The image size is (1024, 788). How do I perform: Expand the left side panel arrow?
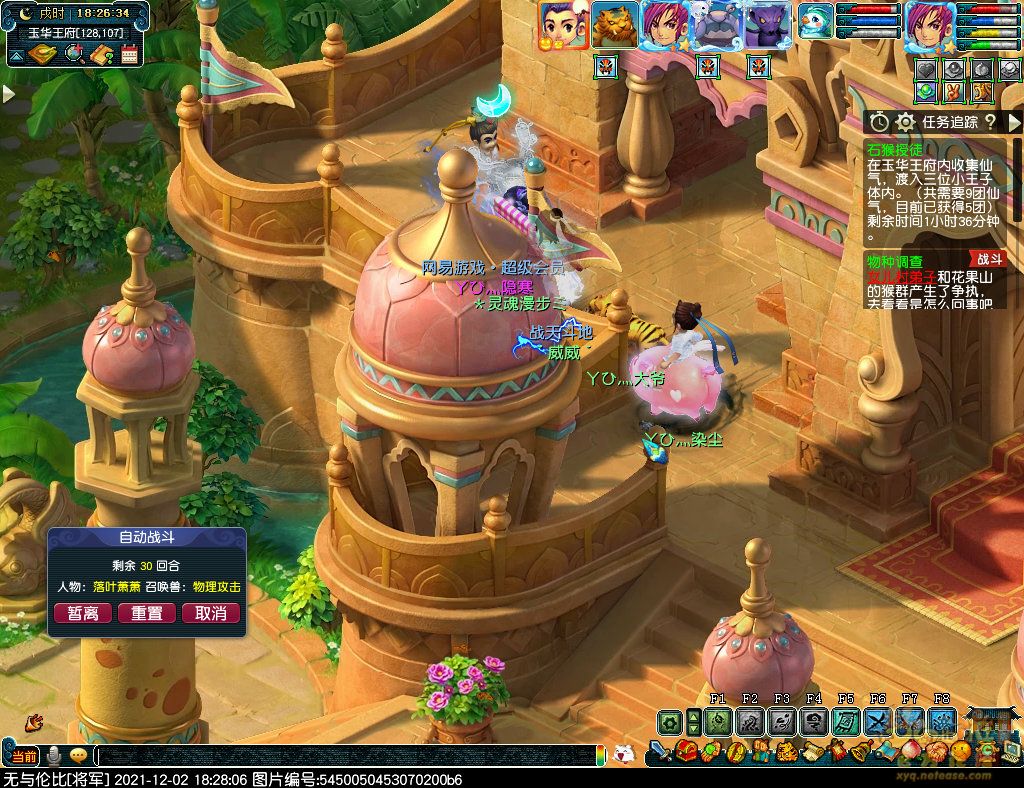coord(8,93)
